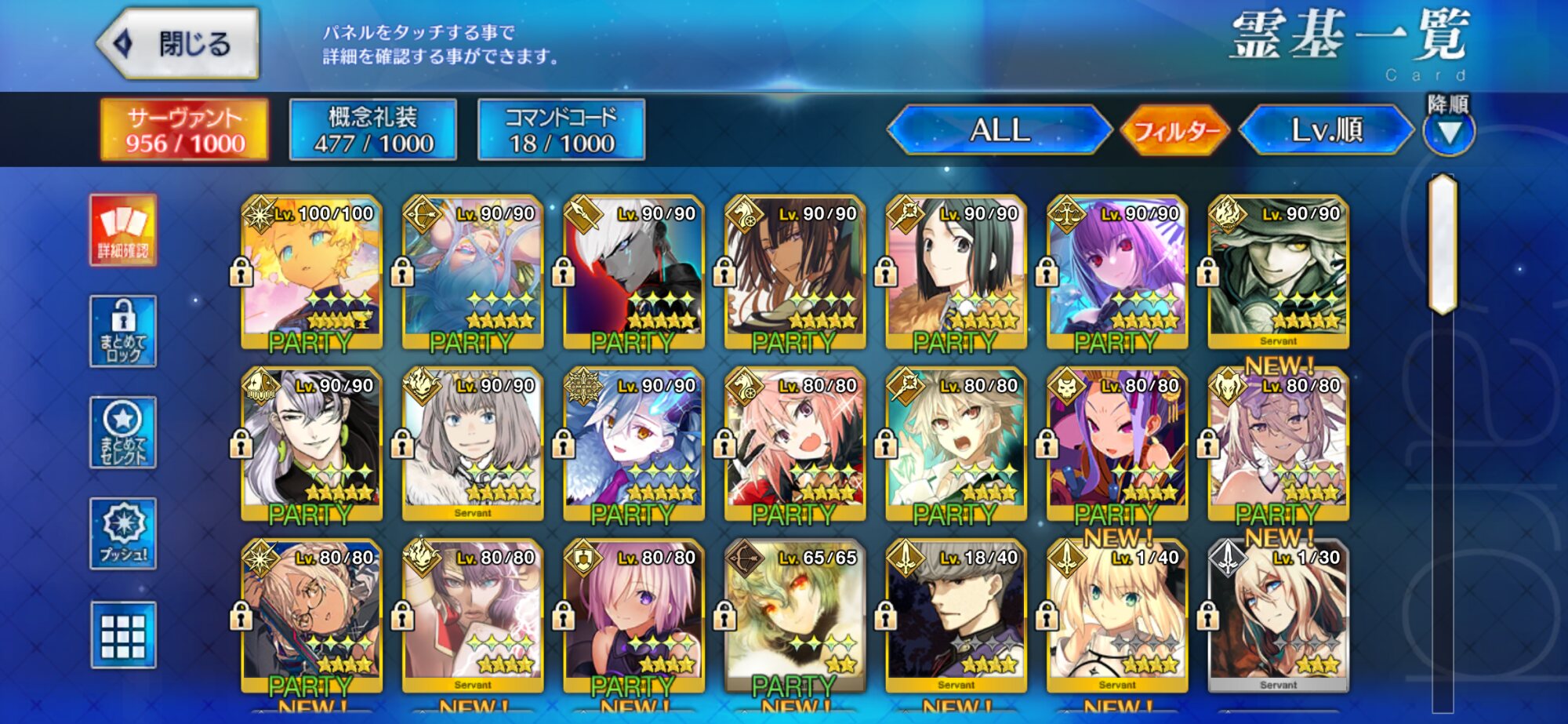Screen dimensions: 1568x724
Task: Change sorting via the Lv.順 button
Action: pos(1327,130)
